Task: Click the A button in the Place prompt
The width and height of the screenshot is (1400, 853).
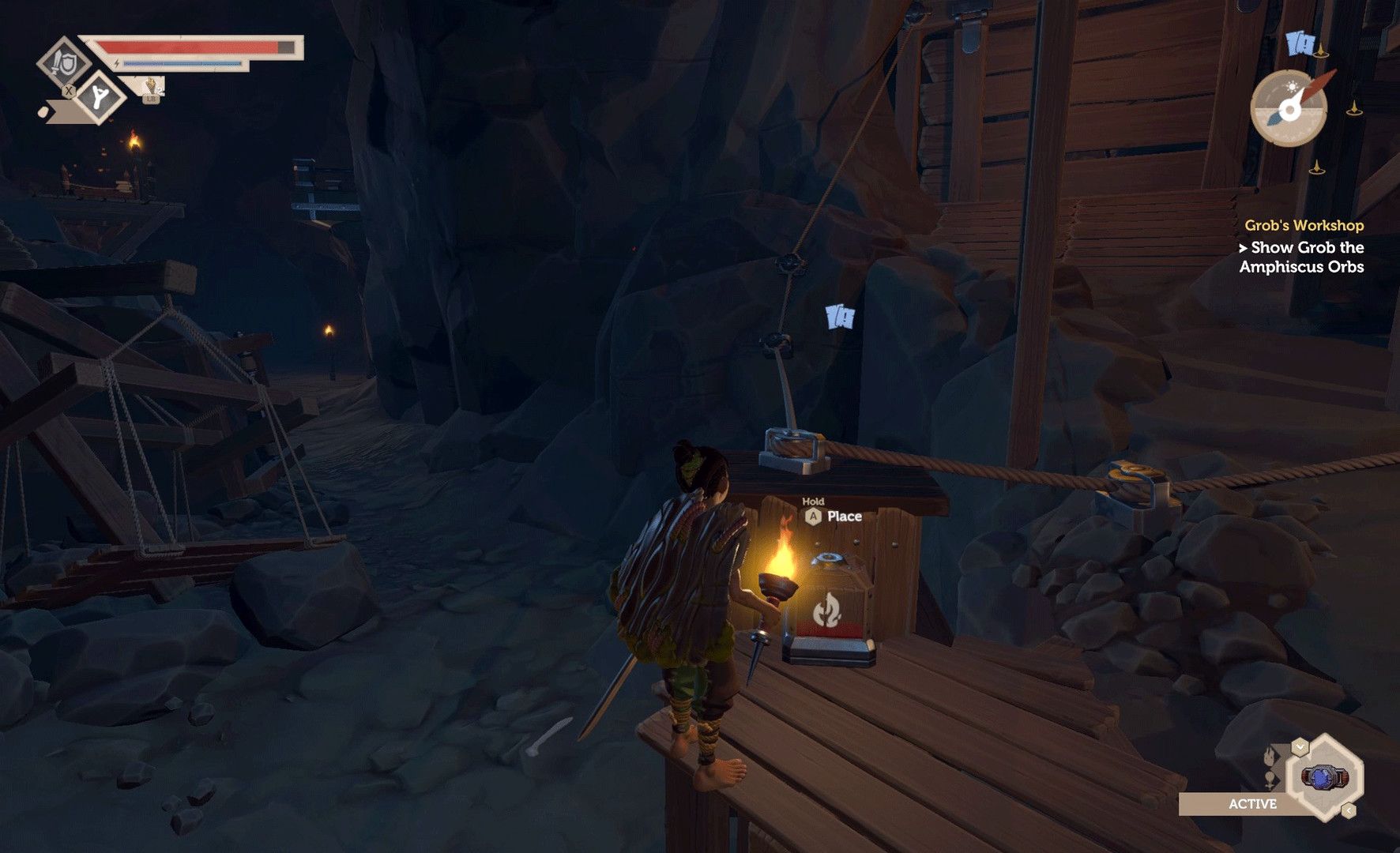Action: 812,517
